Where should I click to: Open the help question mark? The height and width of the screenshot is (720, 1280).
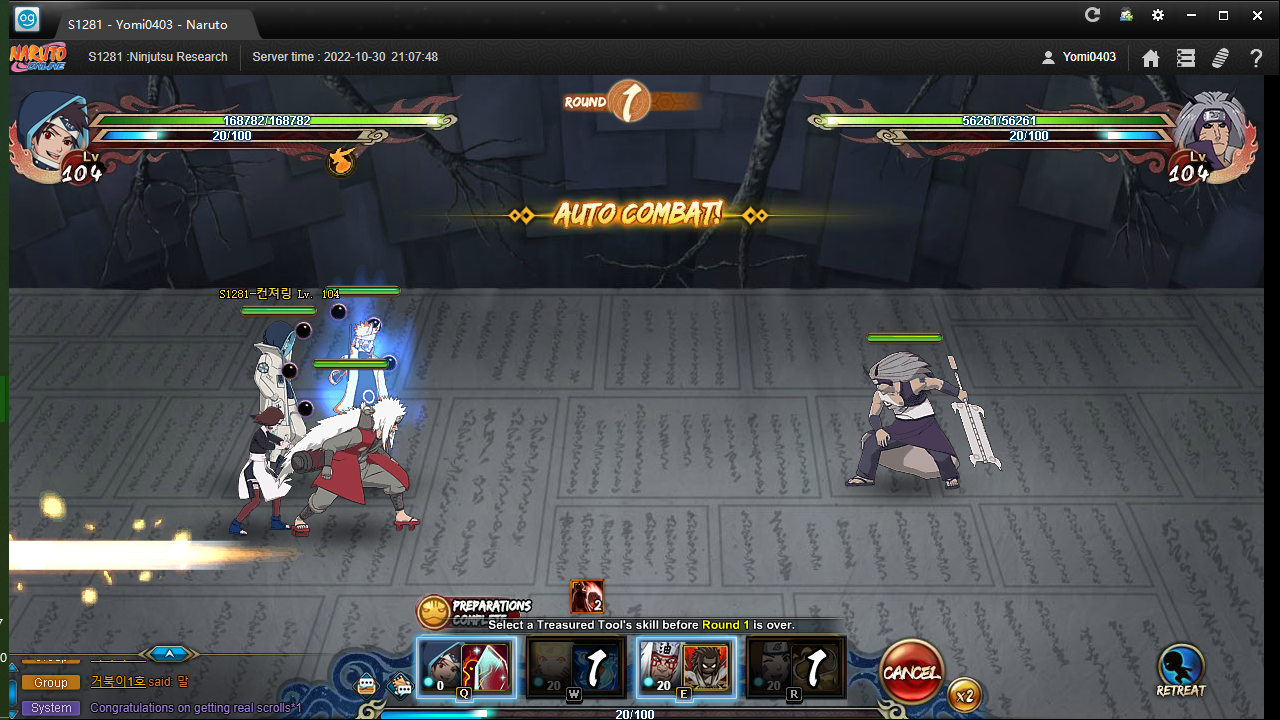(1256, 58)
